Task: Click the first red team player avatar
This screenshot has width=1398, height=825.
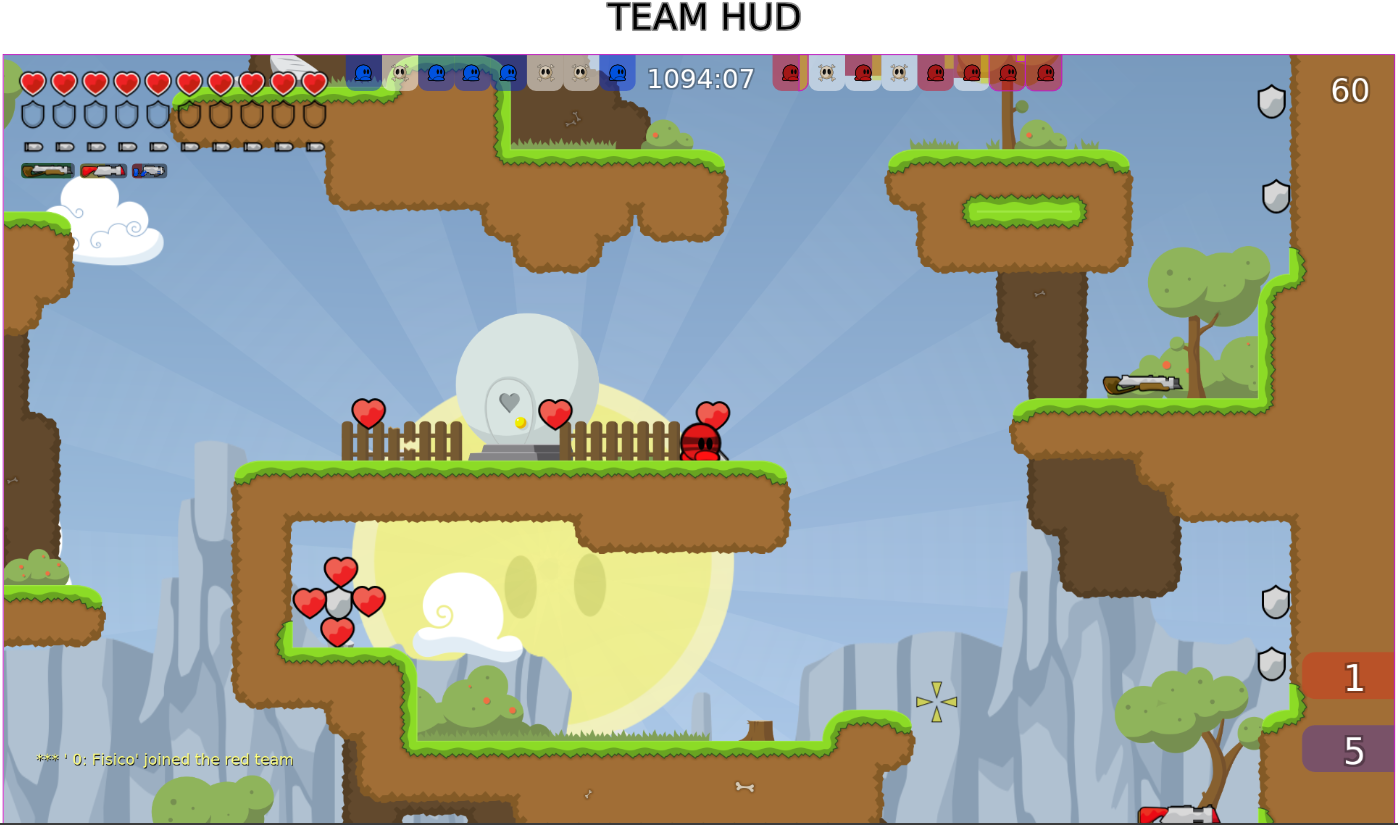Action: [x=789, y=73]
